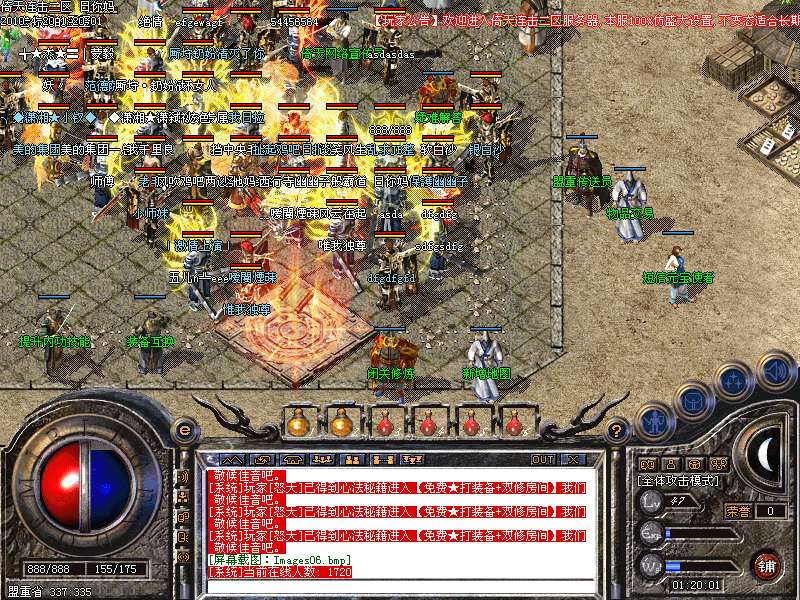Click in the chat text input line
This screenshot has width=800, height=600.
tap(400, 584)
